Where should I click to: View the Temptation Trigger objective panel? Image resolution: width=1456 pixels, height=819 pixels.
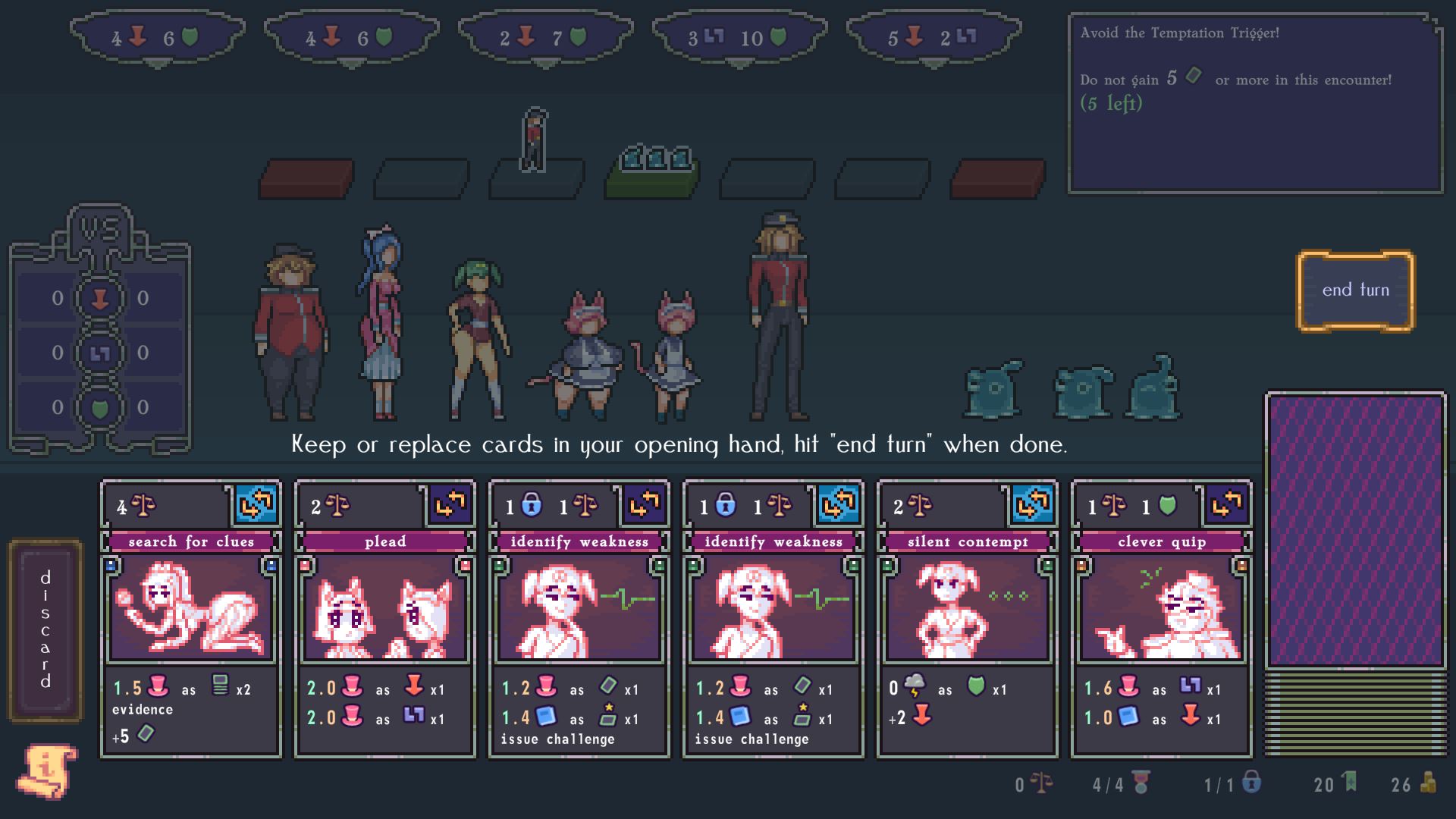coord(1255,104)
